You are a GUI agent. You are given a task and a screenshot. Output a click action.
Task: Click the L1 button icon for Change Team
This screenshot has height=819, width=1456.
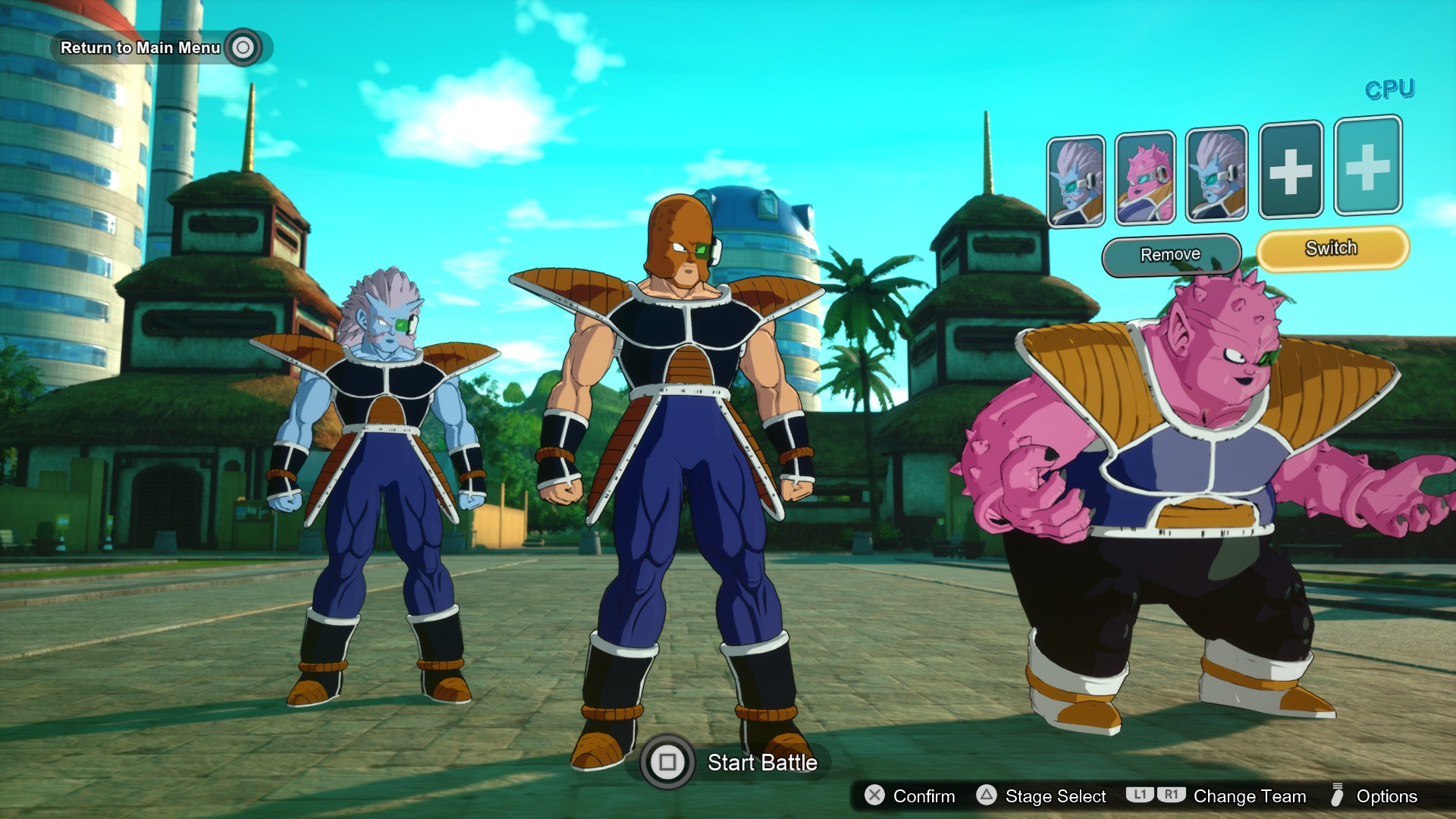tap(1142, 796)
